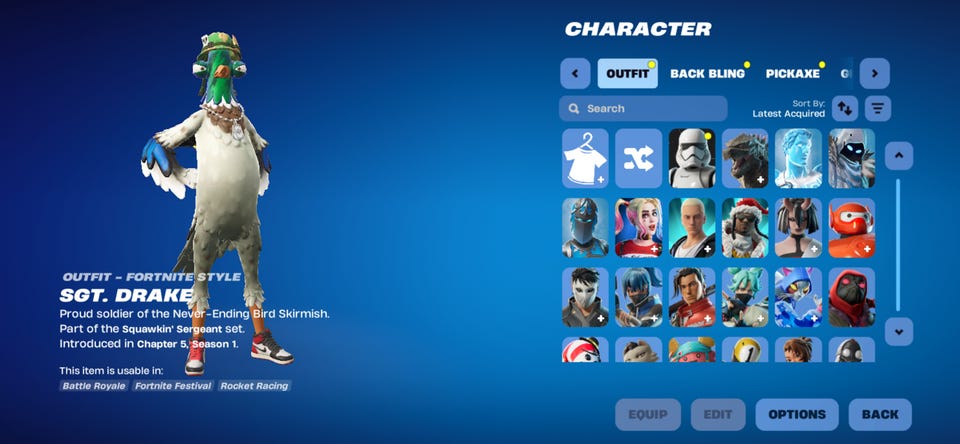Select the random shuffle outfit tile

coord(638,158)
